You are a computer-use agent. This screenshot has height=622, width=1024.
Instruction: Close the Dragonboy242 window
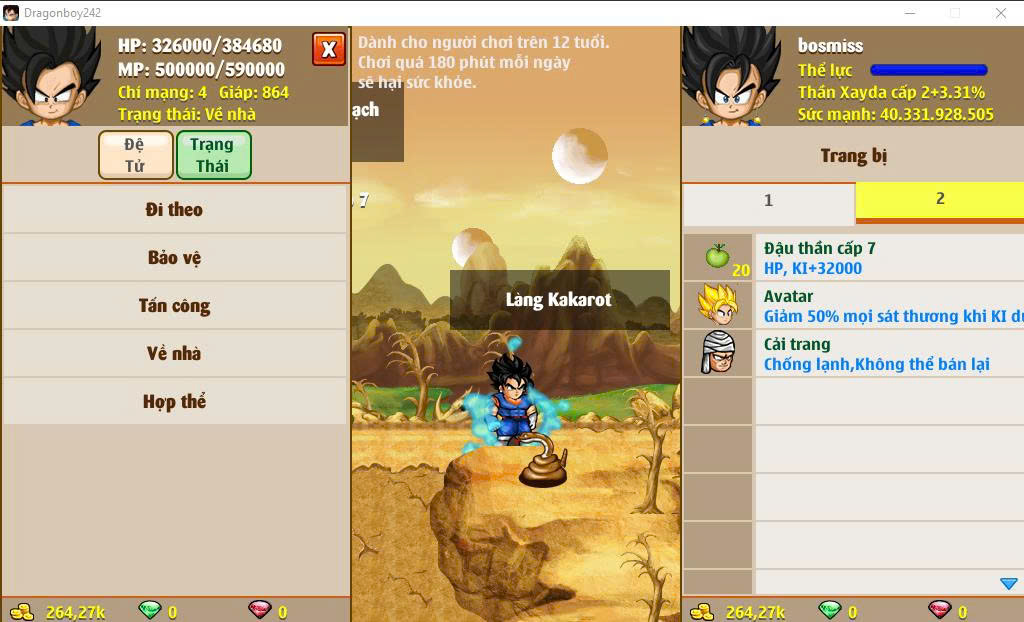pos(1000,13)
